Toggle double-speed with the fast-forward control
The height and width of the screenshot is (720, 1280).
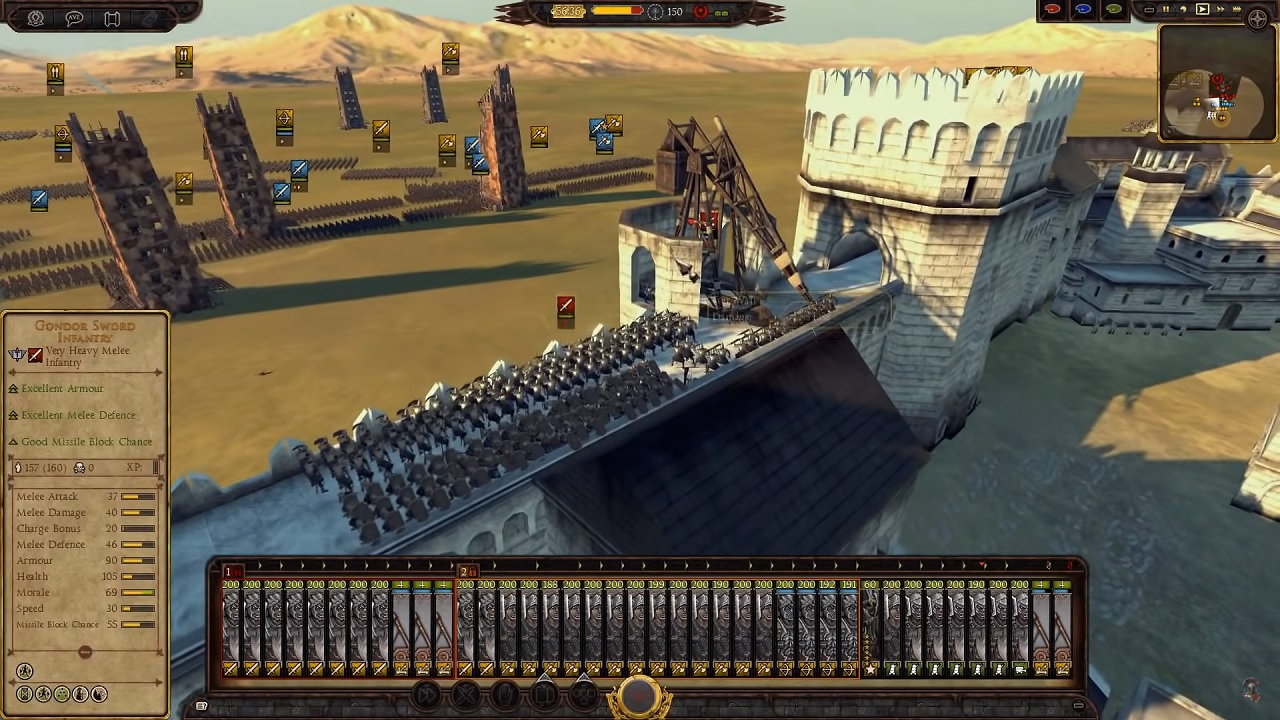coord(1221,9)
